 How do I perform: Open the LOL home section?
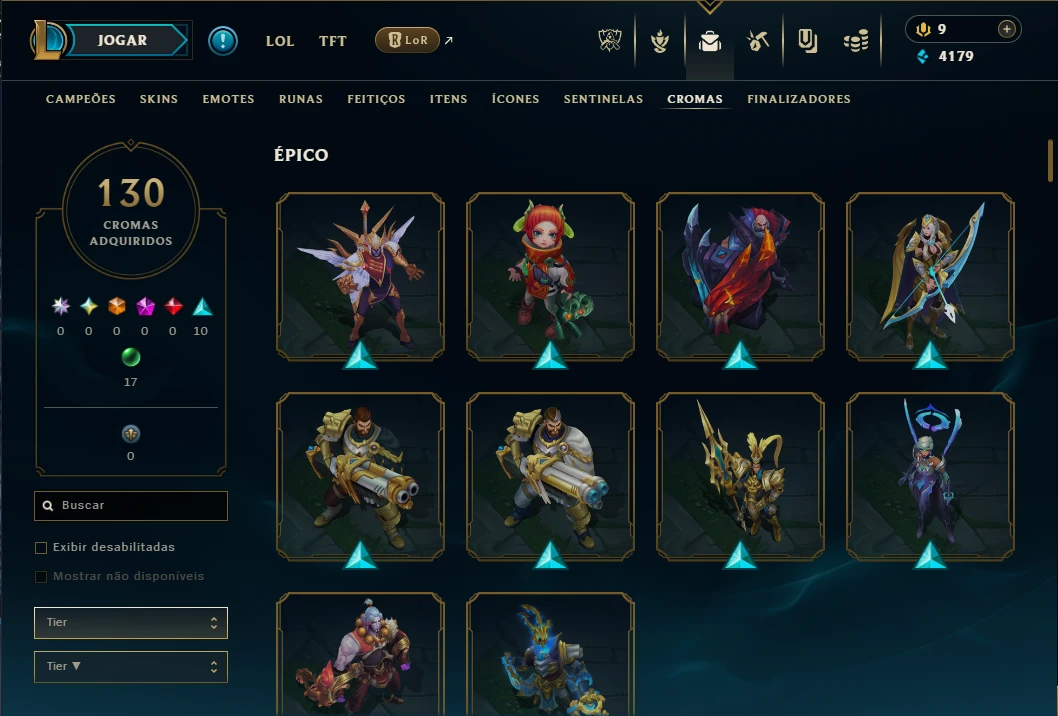[x=280, y=41]
